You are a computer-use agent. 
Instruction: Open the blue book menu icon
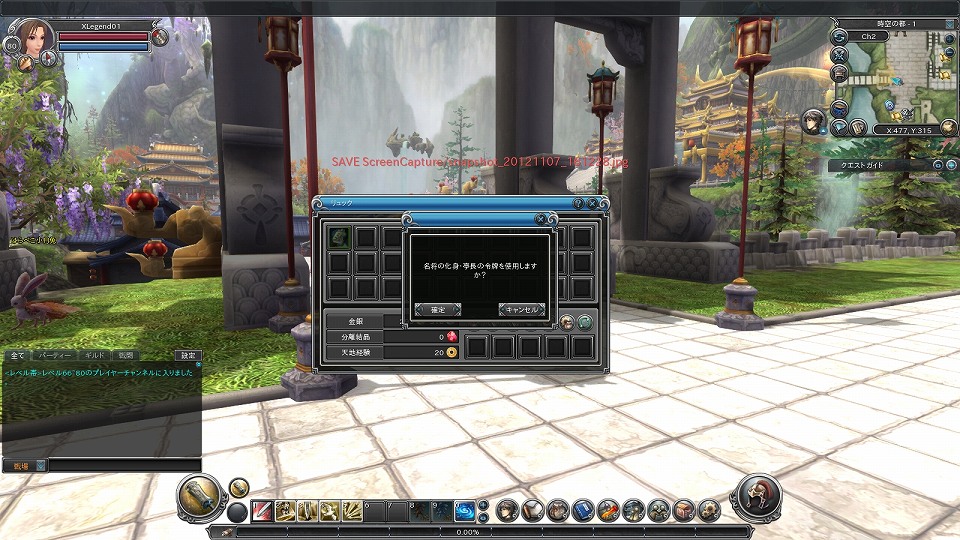tap(583, 511)
